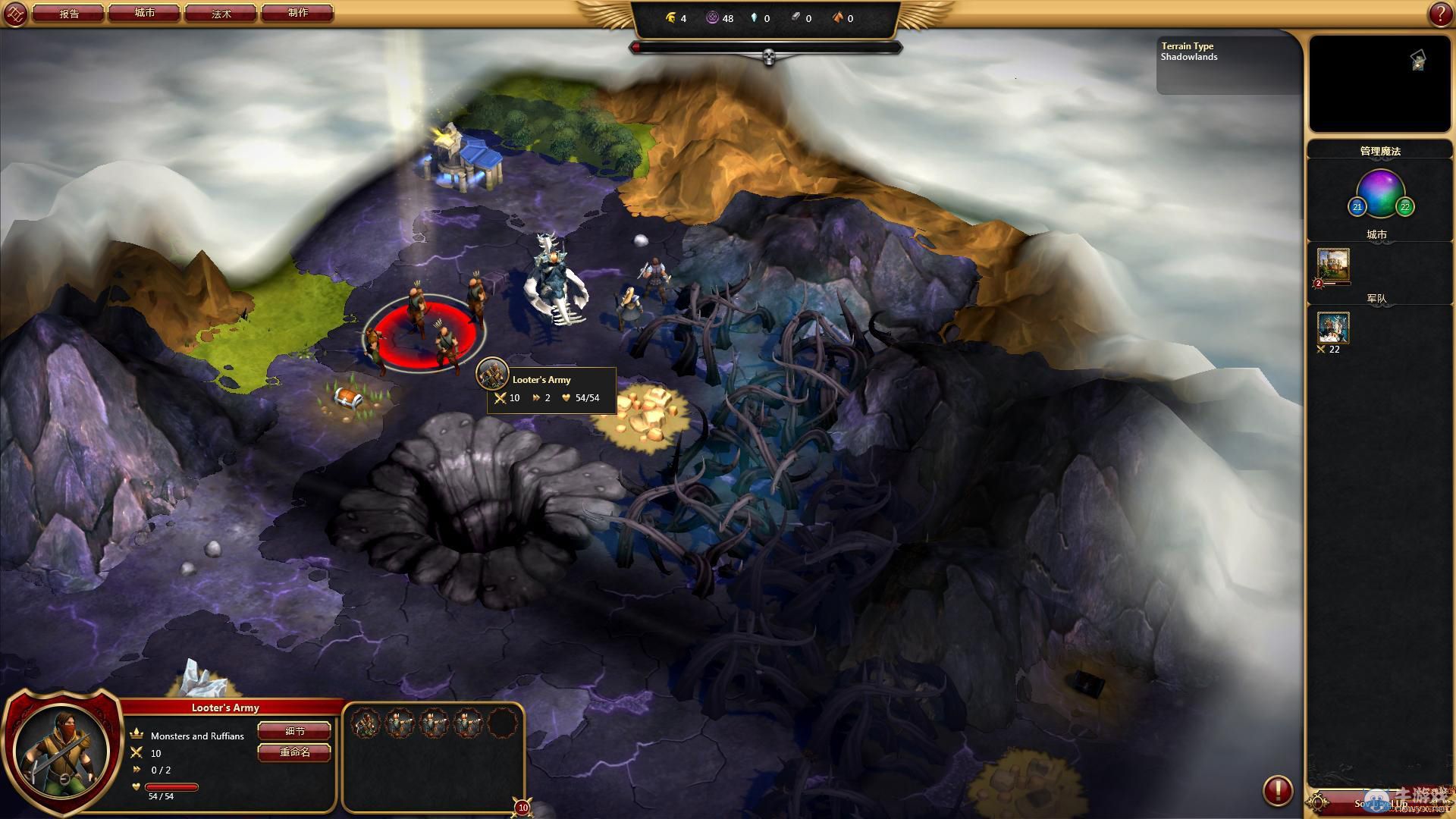This screenshot has width=1456, height=819.
Task: Select the first unit in army roster
Action: 366,723
